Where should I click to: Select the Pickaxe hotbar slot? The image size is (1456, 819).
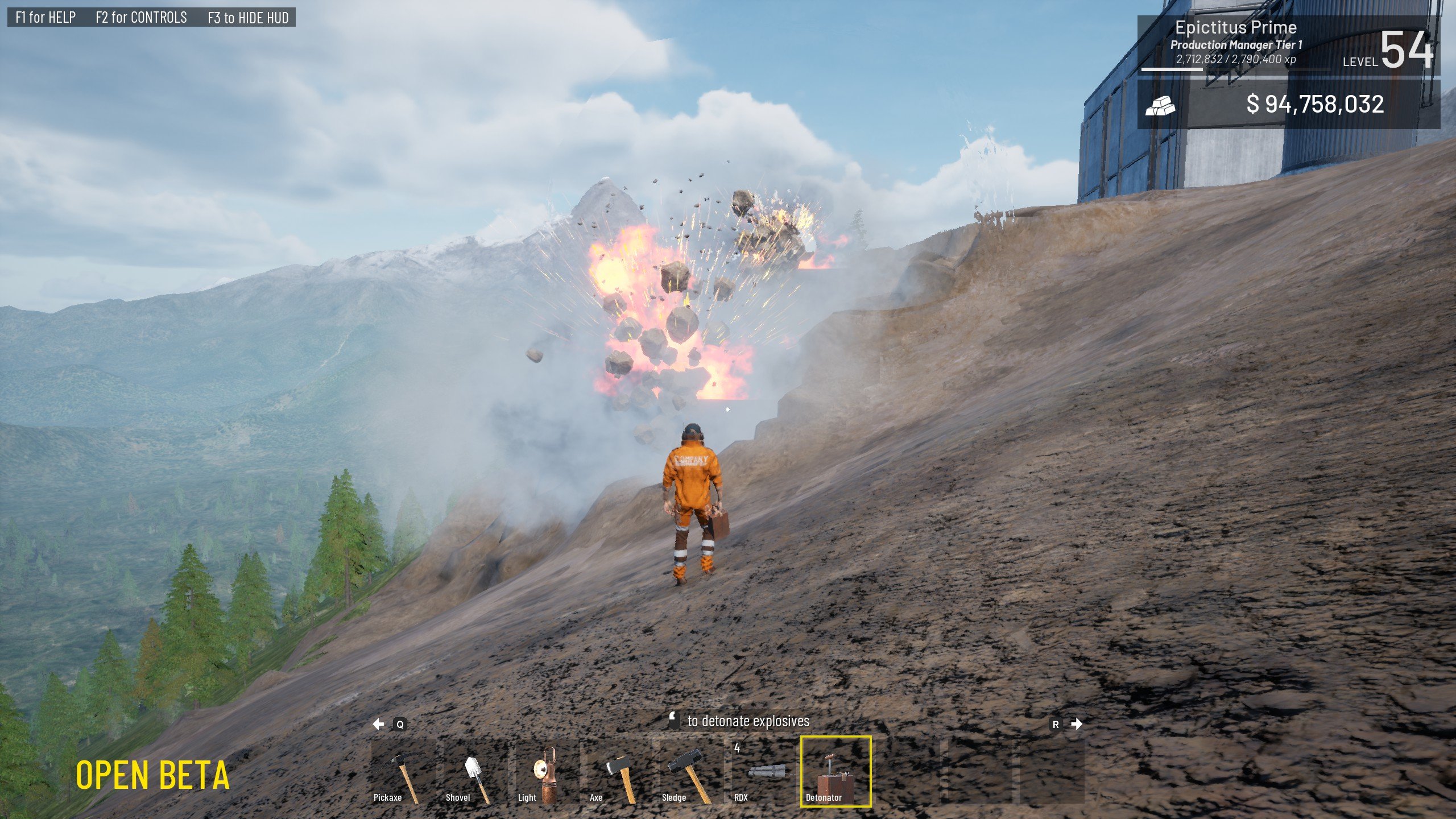403,771
